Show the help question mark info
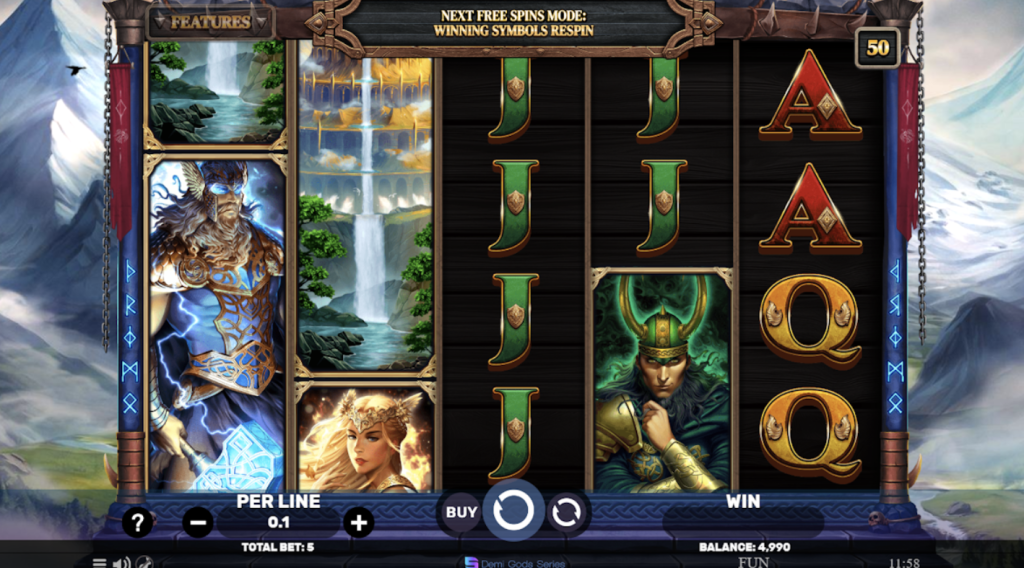The height and width of the screenshot is (568, 1024). coord(138,521)
